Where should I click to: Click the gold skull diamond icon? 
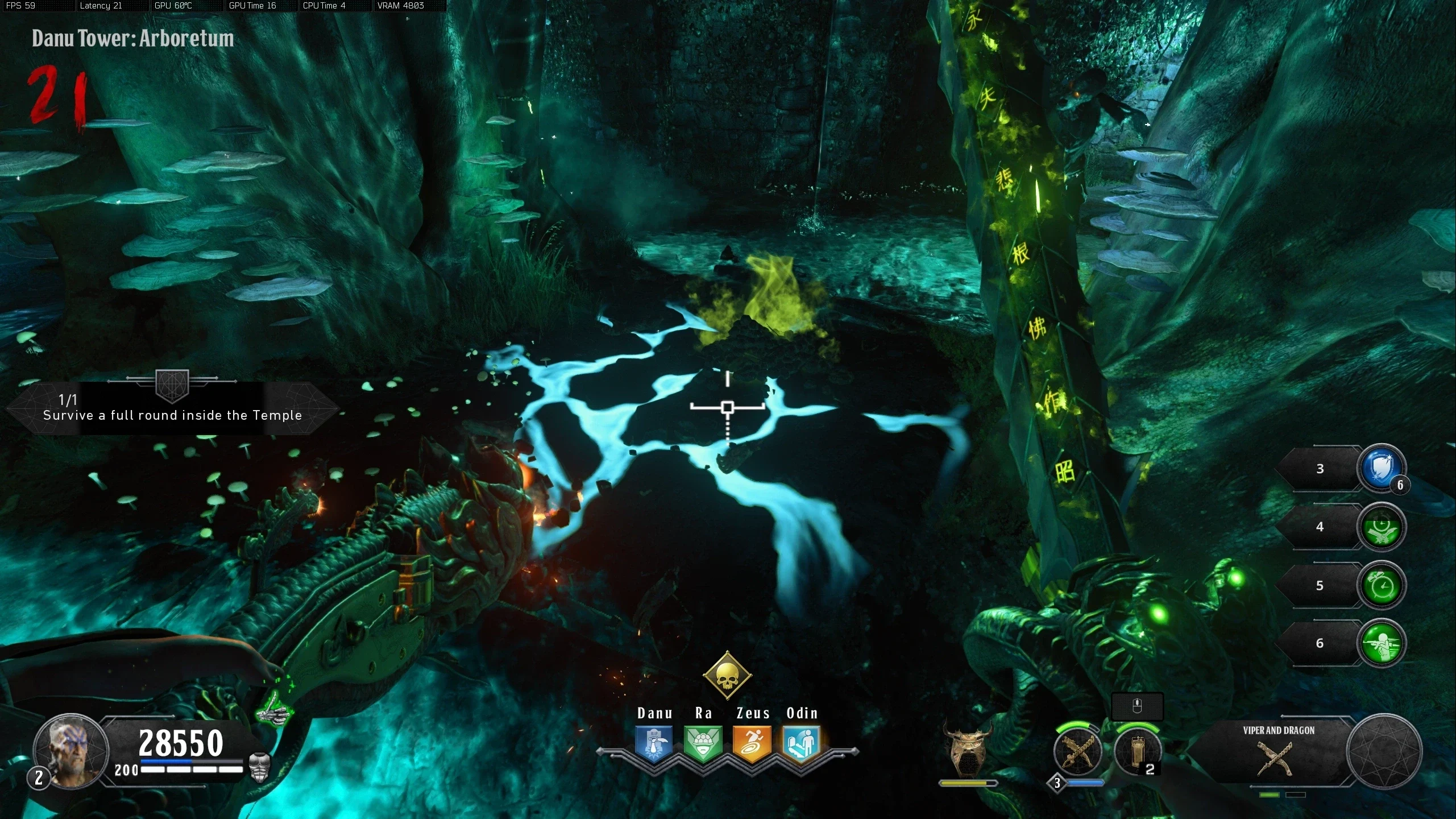click(x=727, y=676)
